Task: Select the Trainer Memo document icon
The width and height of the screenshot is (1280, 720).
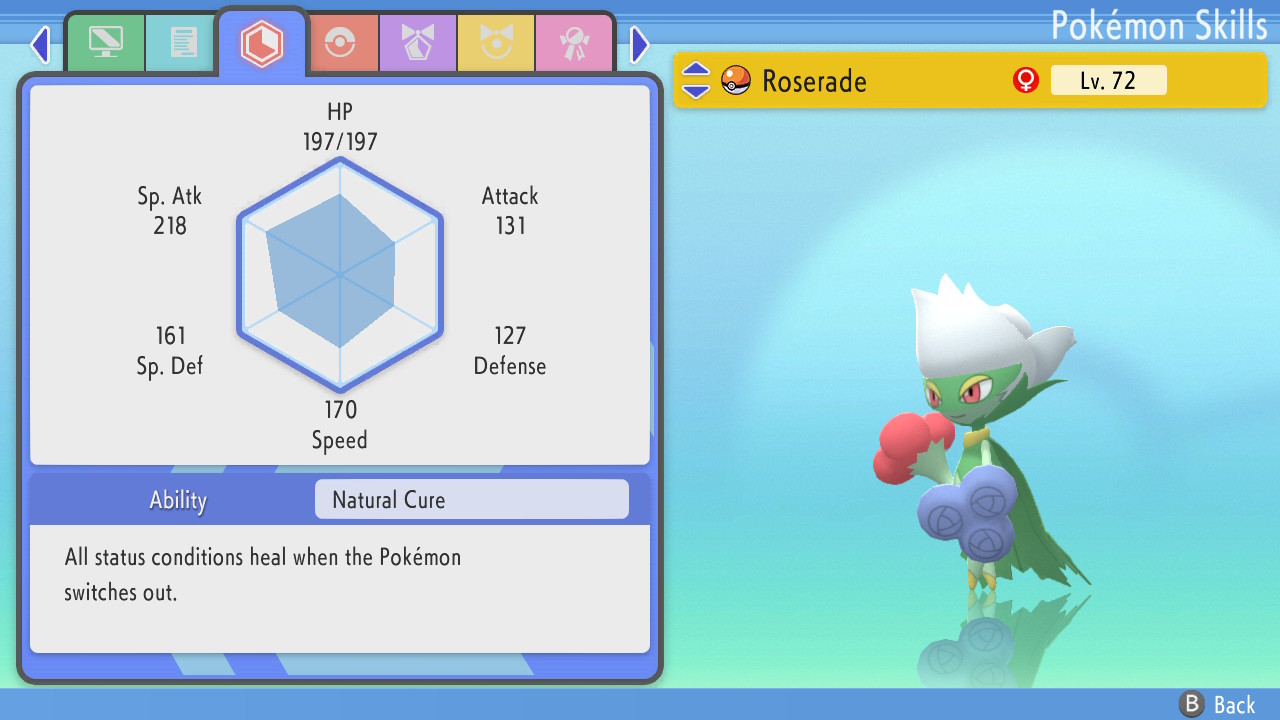Action: (x=180, y=42)
